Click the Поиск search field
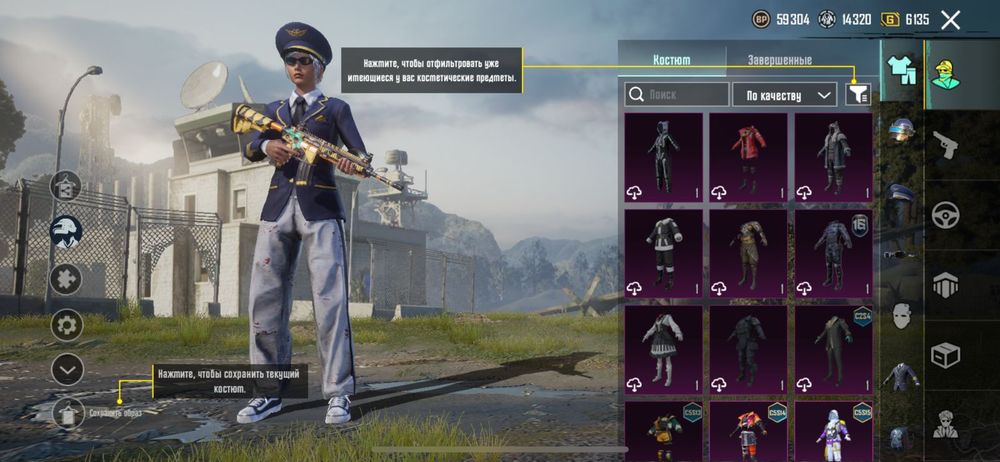Screen dimensions: 1000x462 677,95
